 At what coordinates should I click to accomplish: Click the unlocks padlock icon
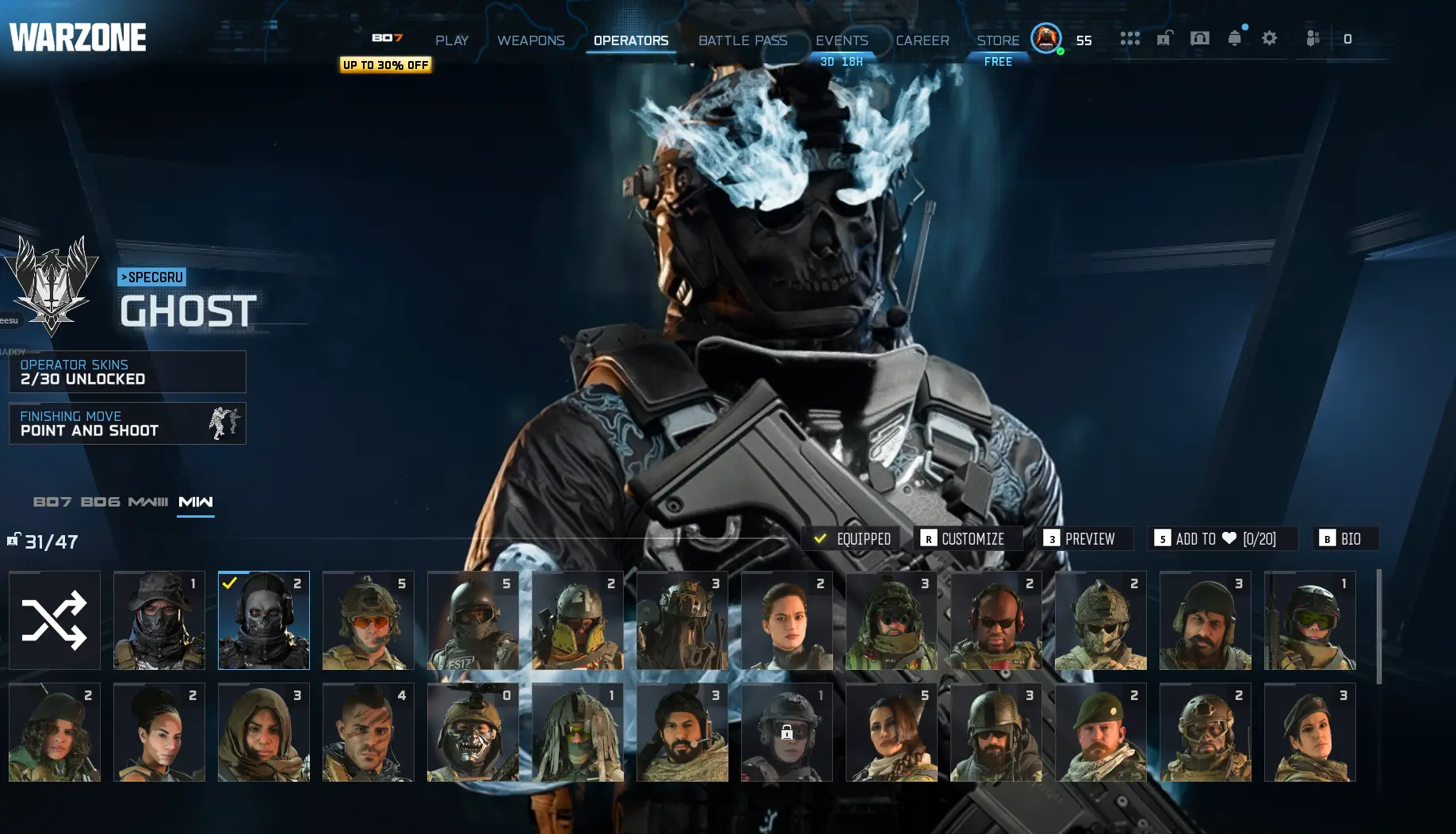click(1163, 38)
